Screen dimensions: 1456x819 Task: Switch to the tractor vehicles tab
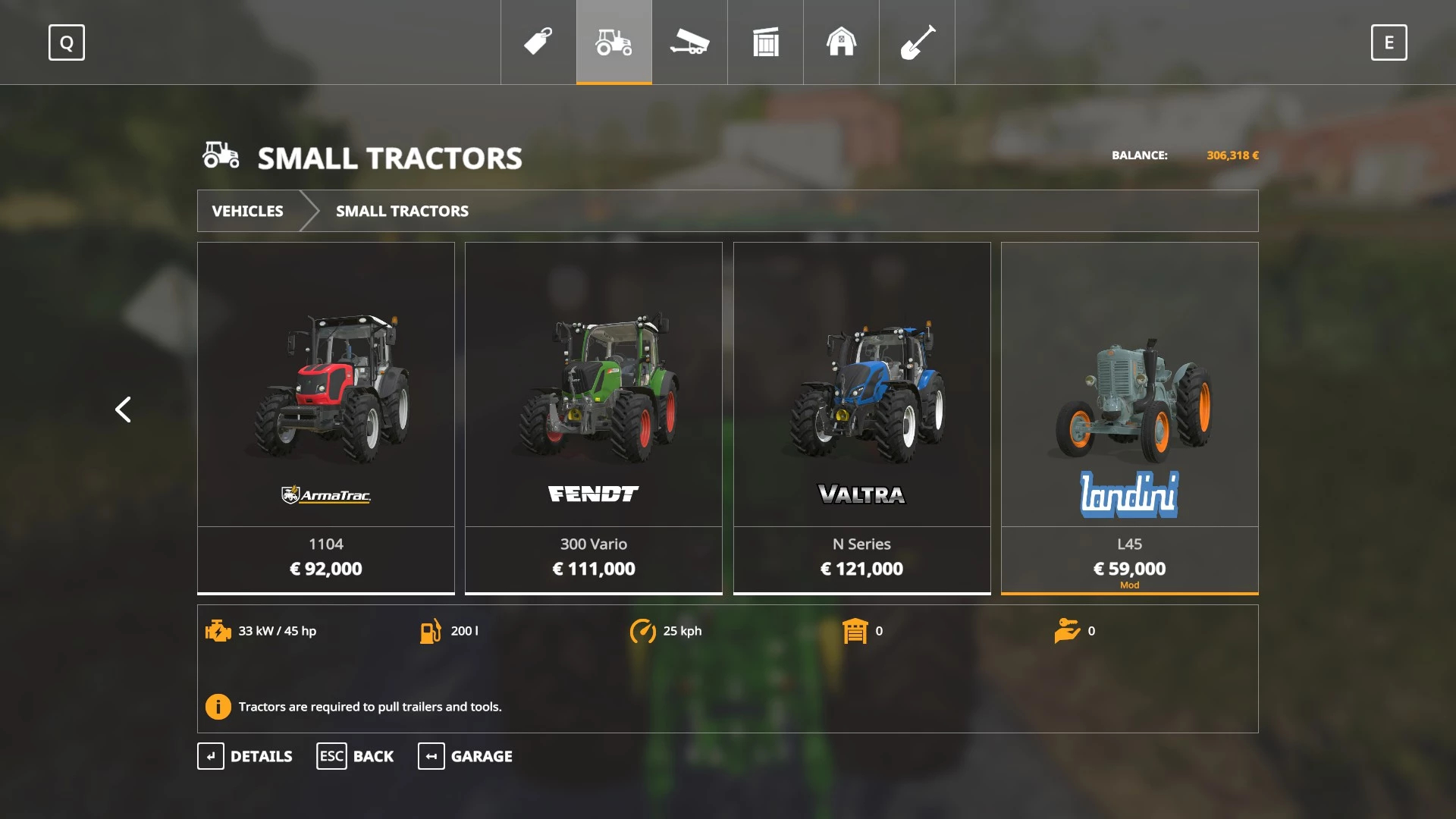pos(614,42)
